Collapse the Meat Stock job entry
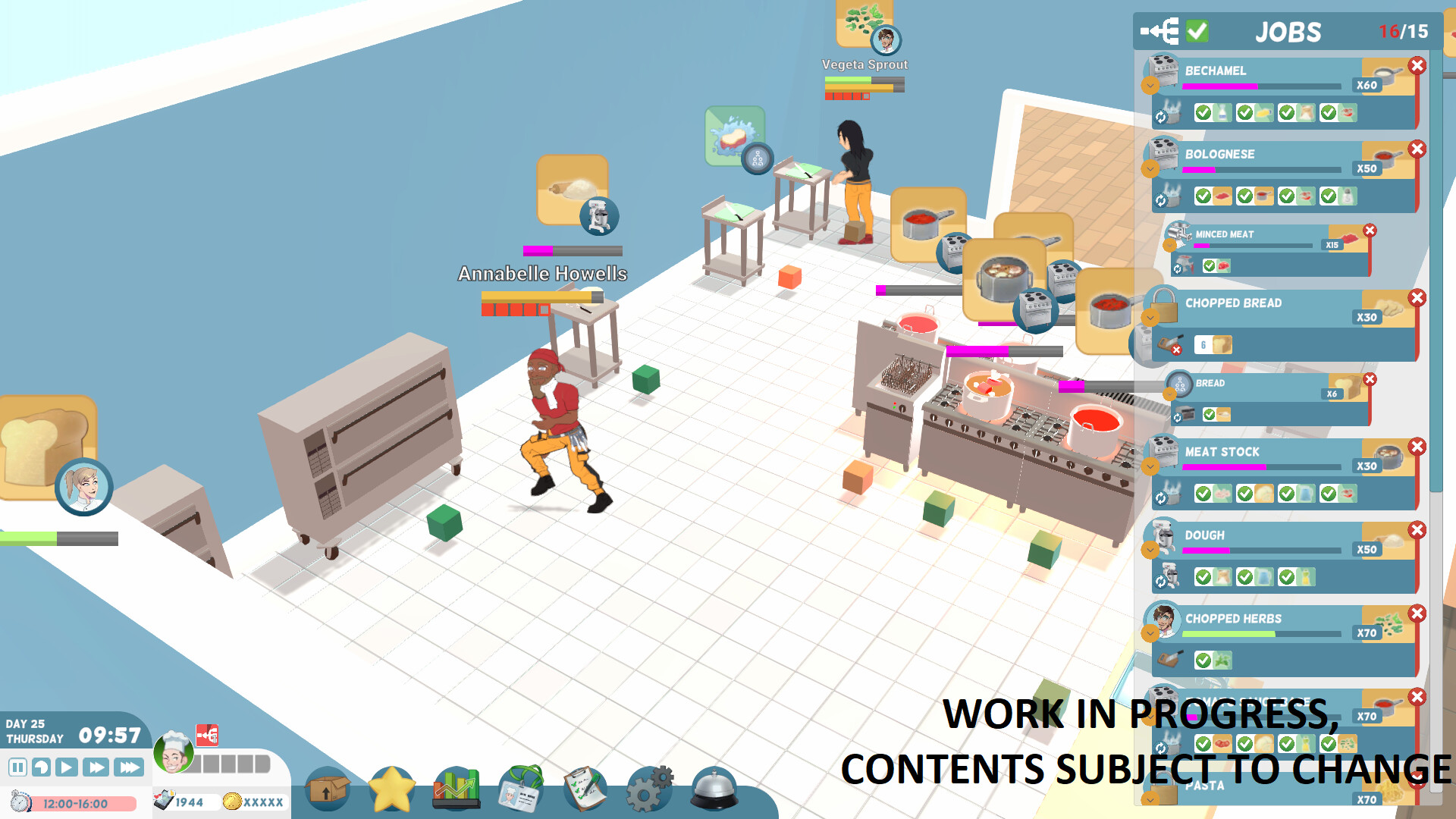Viewport: 1456px width, 819px height. (x=1150, y=467)
